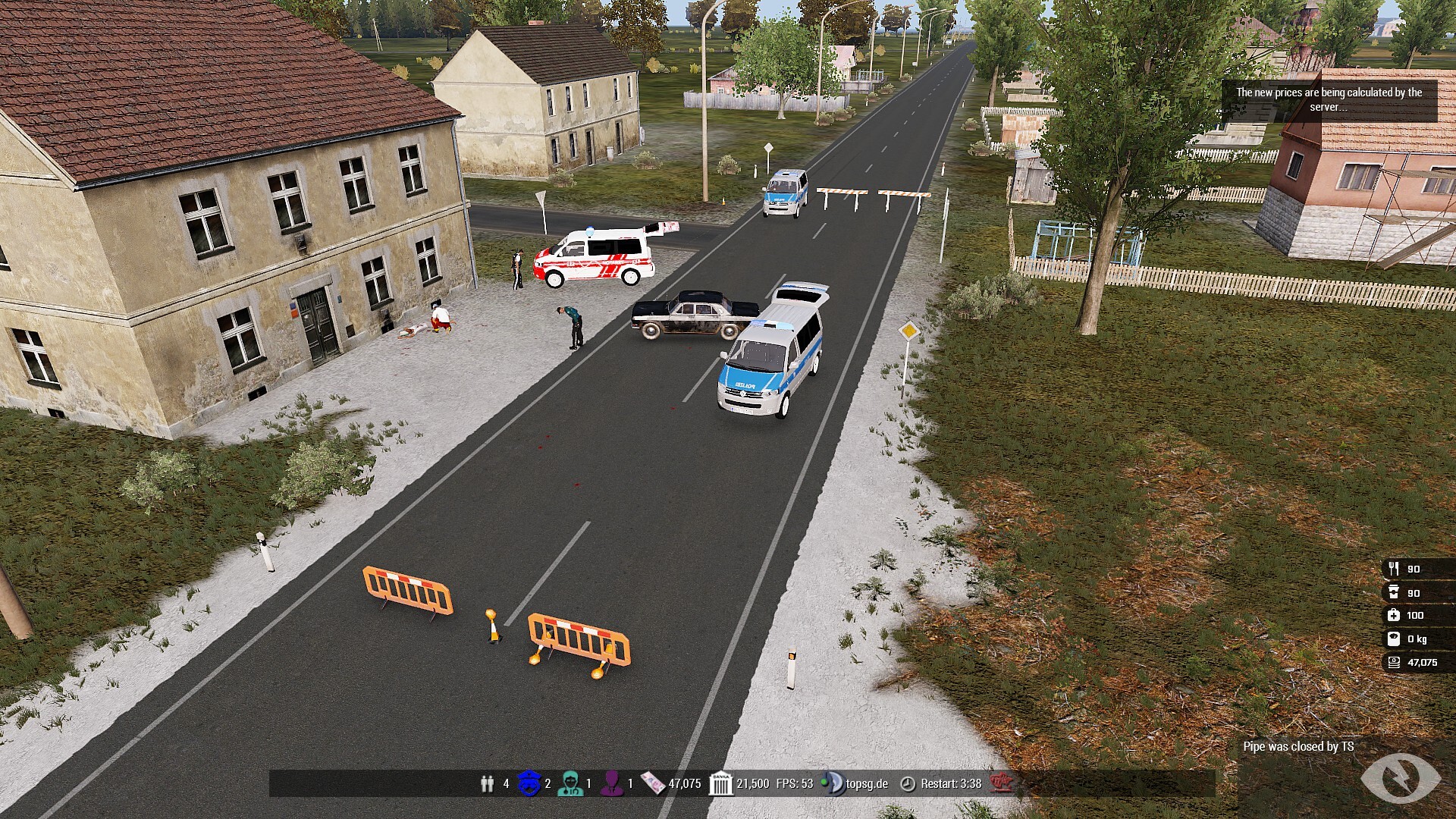Click the TeamSpeak topsg.de icon
Screen dimensions: 1456x819
click(x=833, y=783)
